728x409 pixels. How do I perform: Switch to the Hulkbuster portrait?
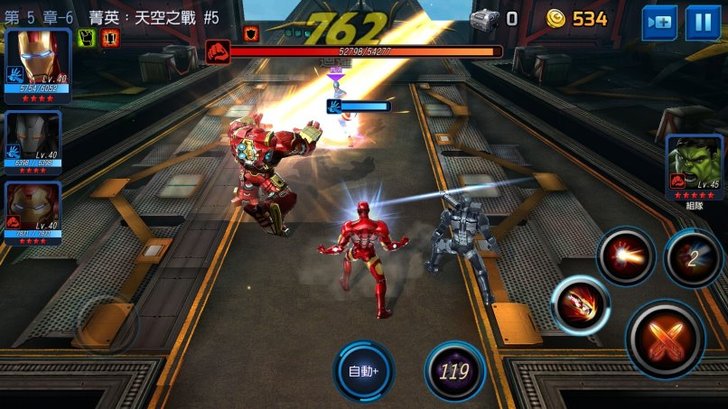(x=33, y=211)
